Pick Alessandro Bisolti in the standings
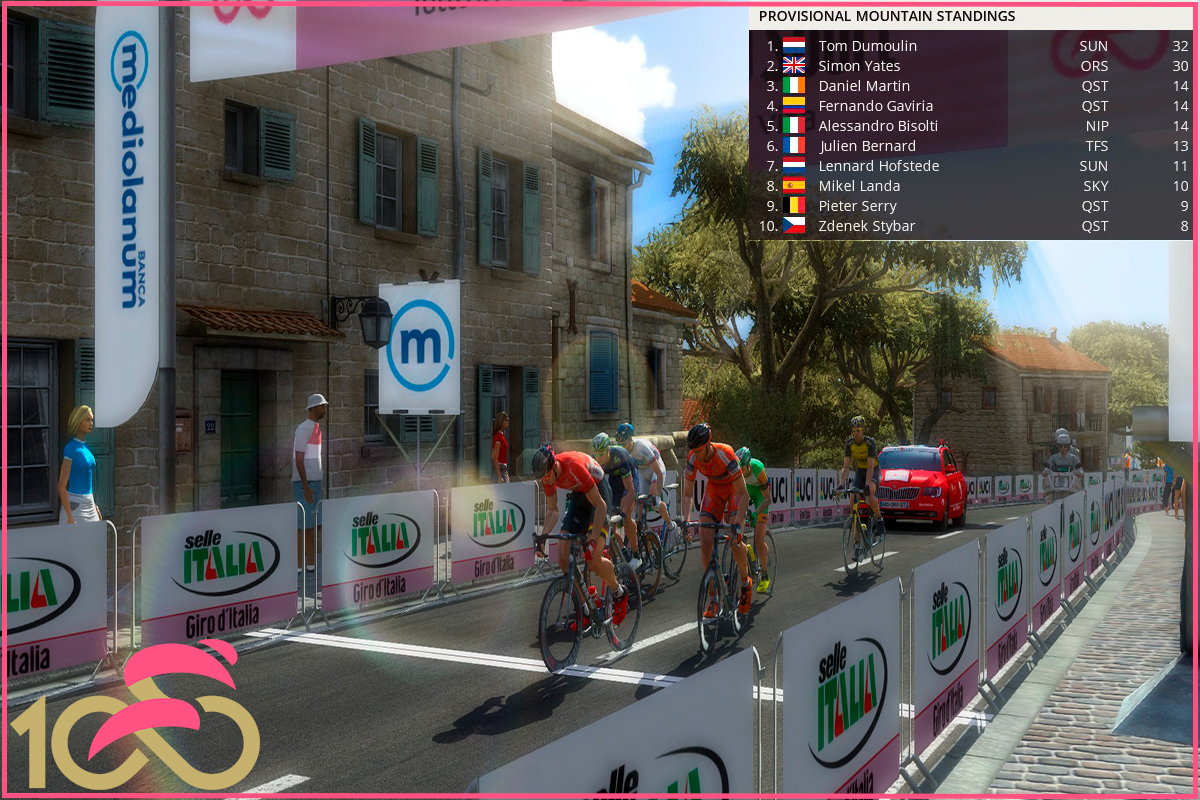The width and height of the screenshot is (1200, 800). (878, 126)
